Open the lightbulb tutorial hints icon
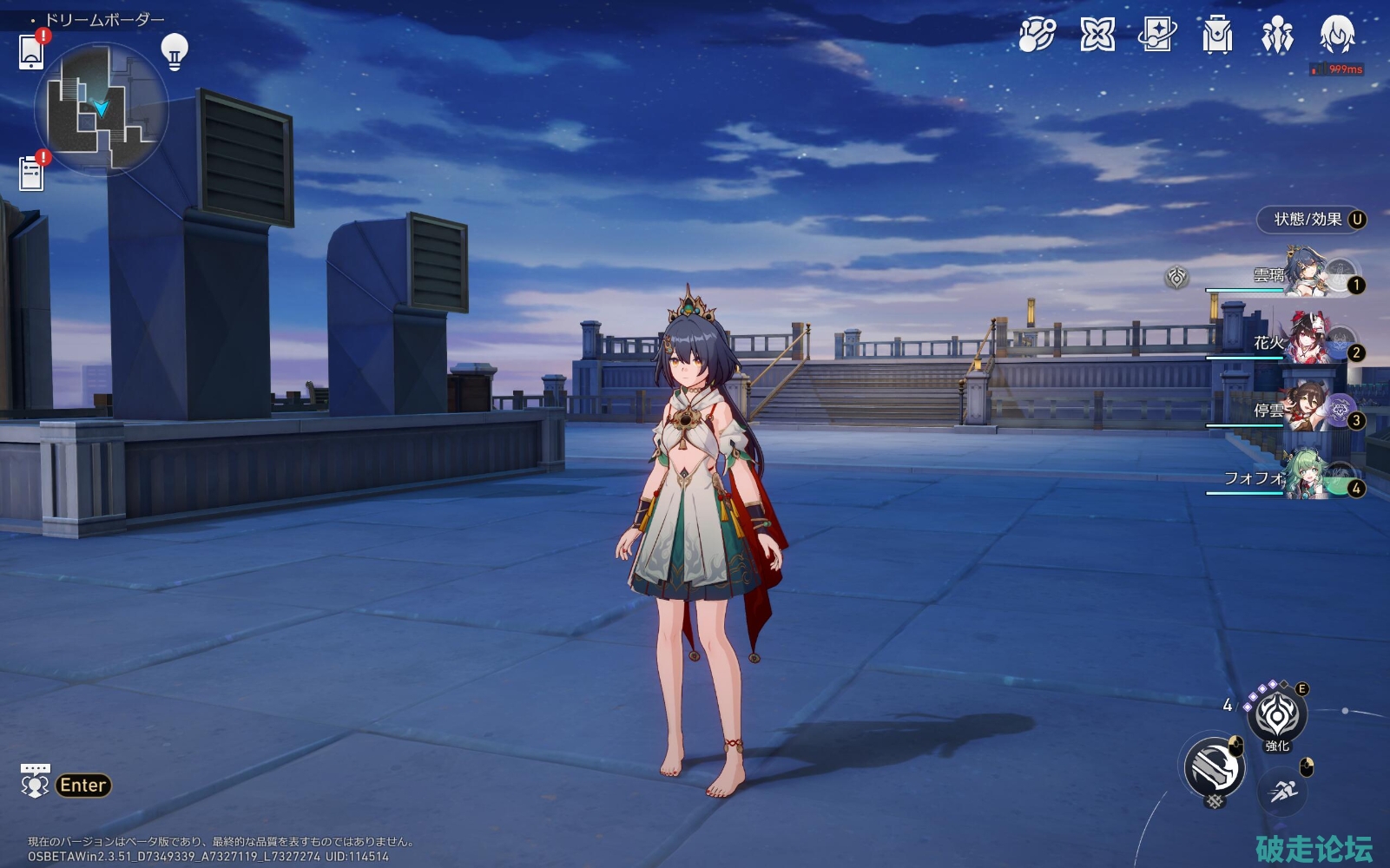The image size is (1390, 868). (x=175, y=51)
